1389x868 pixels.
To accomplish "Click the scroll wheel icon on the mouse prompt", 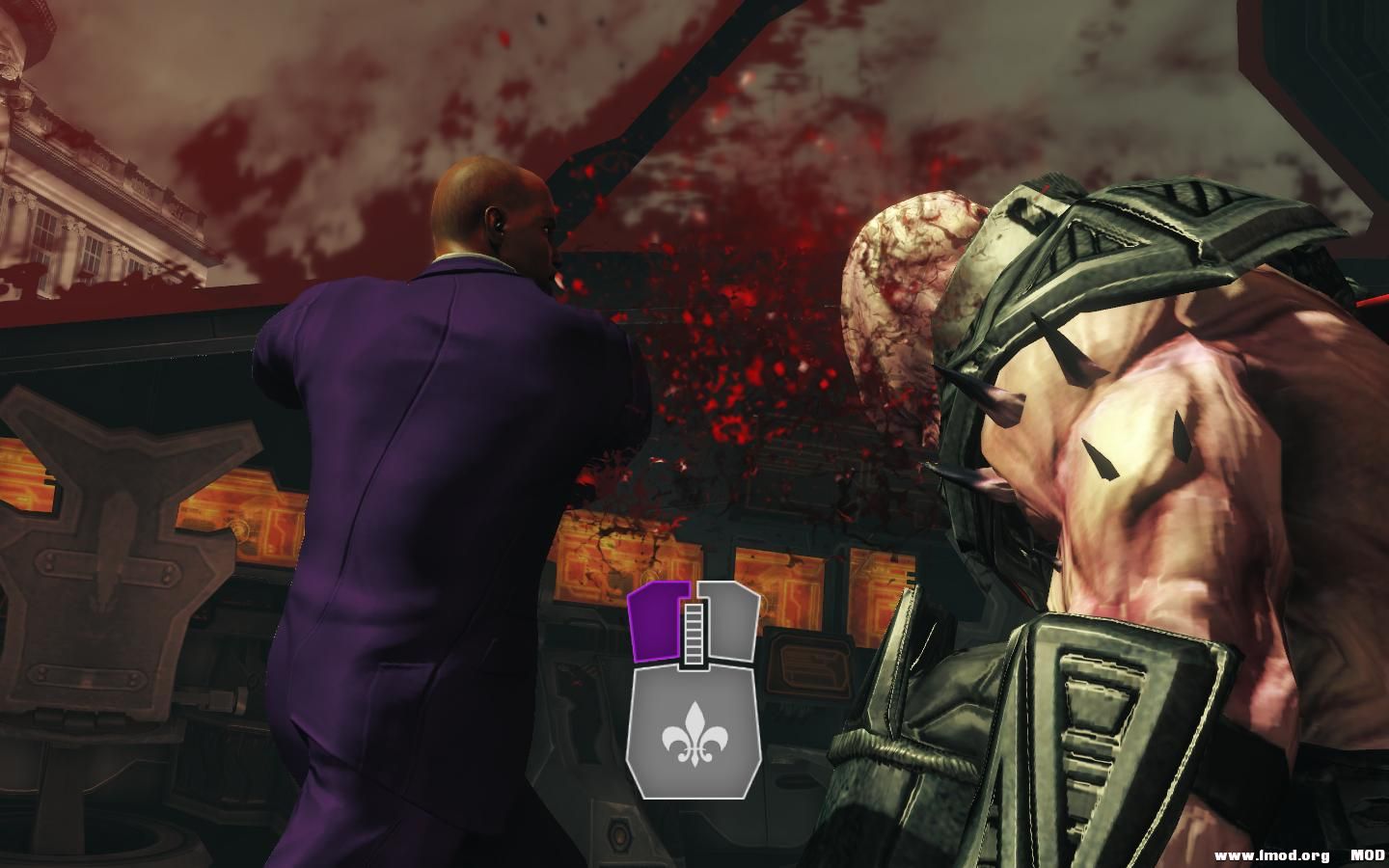I will tap(693, 632).
